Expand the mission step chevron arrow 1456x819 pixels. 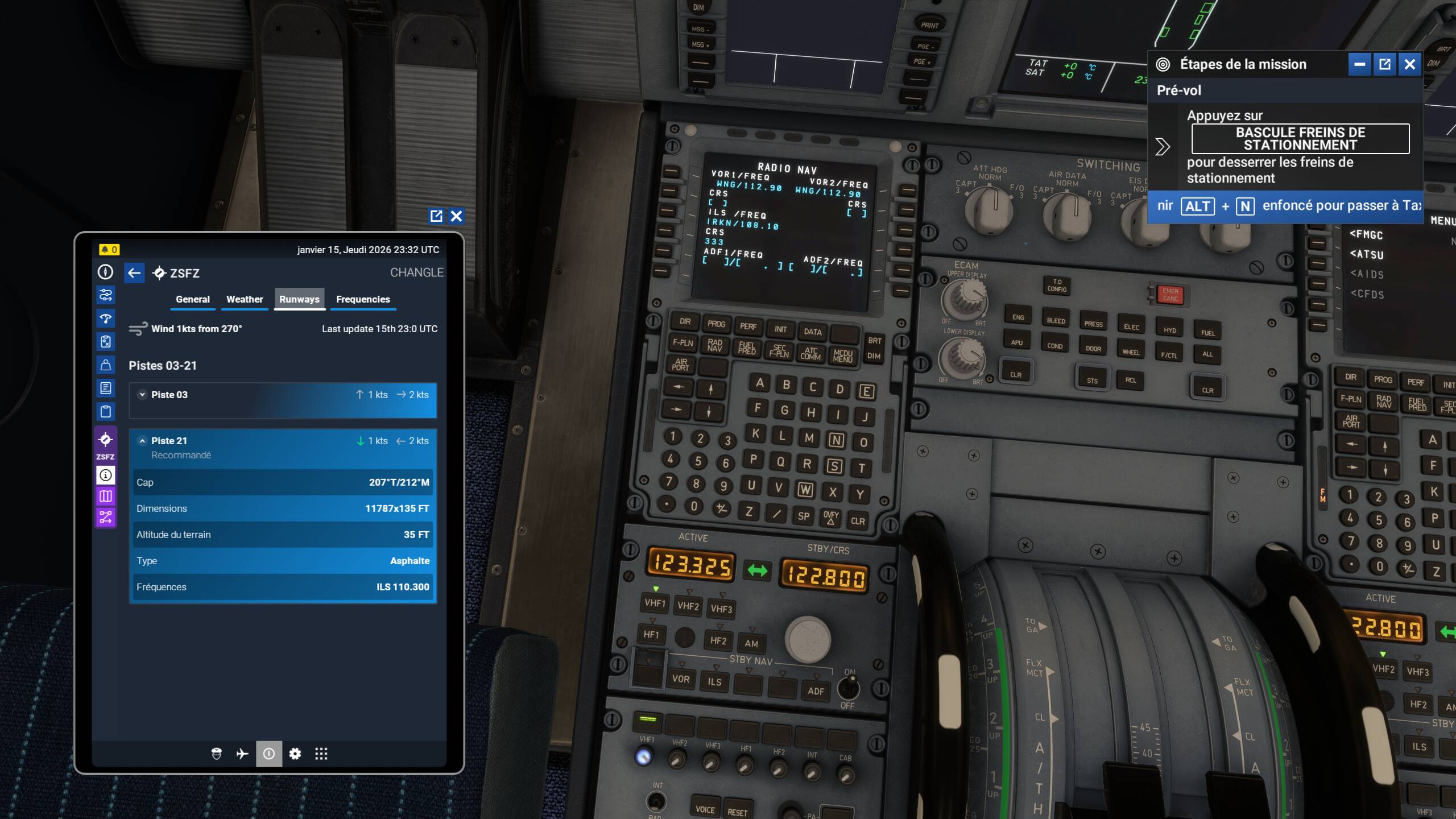(1161, 147)
